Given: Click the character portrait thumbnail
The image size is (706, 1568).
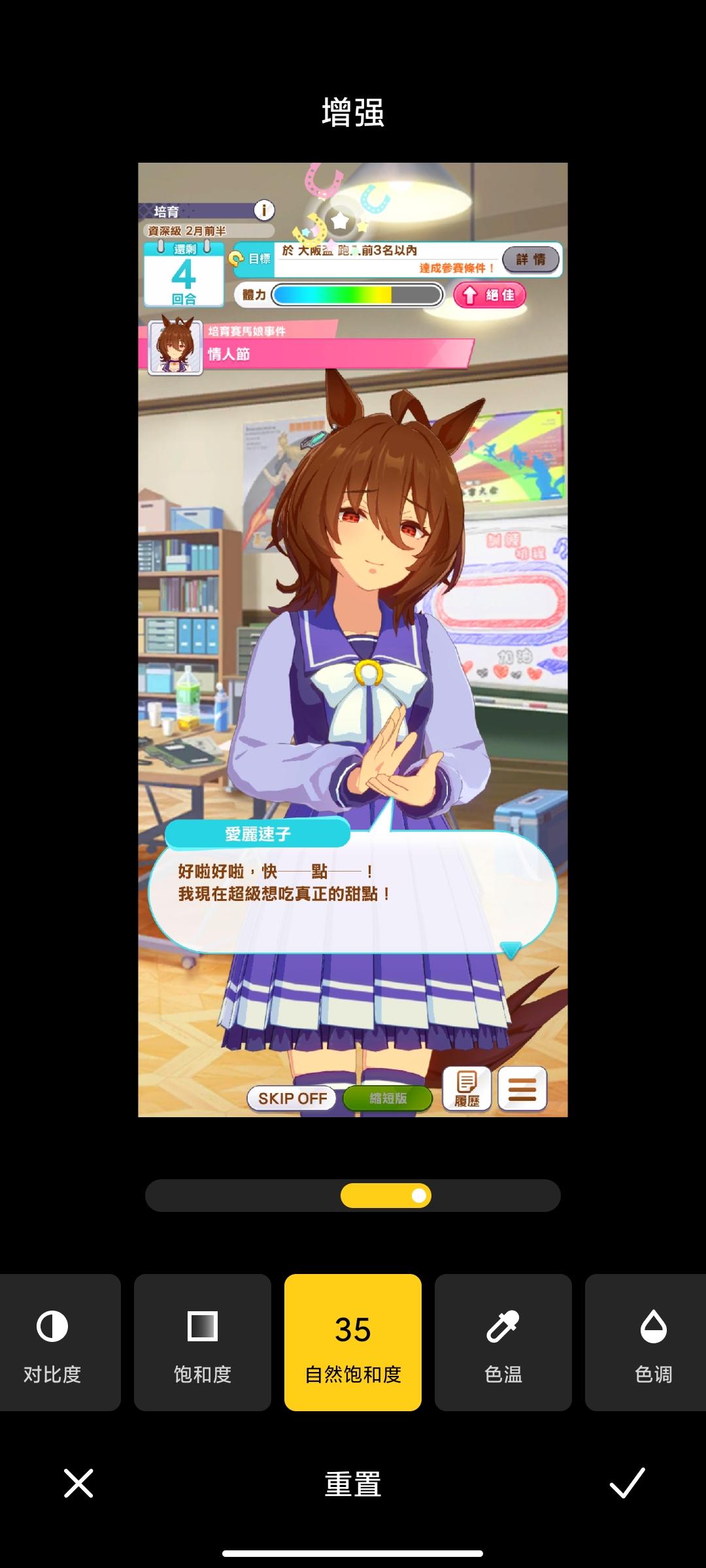Looking at the screenshot, I should click(x=175, y=347).
